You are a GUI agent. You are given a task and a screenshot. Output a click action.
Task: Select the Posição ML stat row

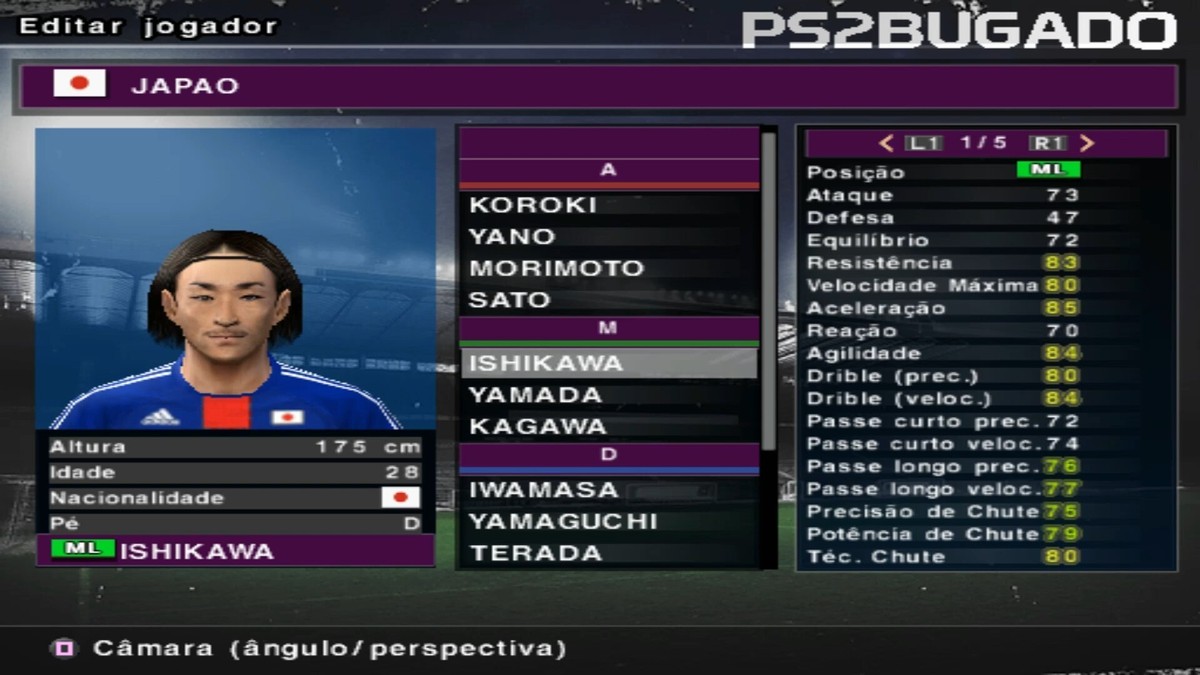pyautogui.click(x=985, y=171)
